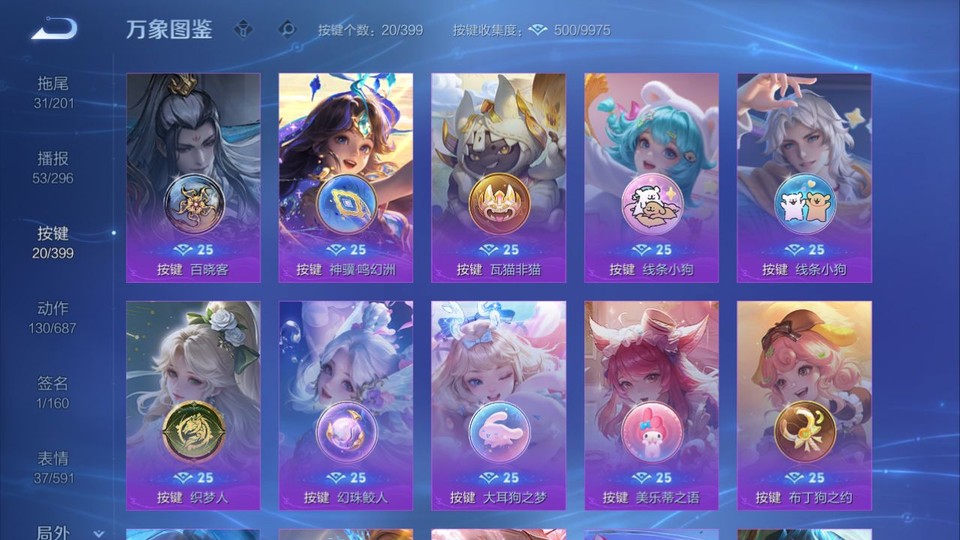960x540 pixels.
Task: Open the 瓦猫非猫 button skin card
Action: click(498, 177)
